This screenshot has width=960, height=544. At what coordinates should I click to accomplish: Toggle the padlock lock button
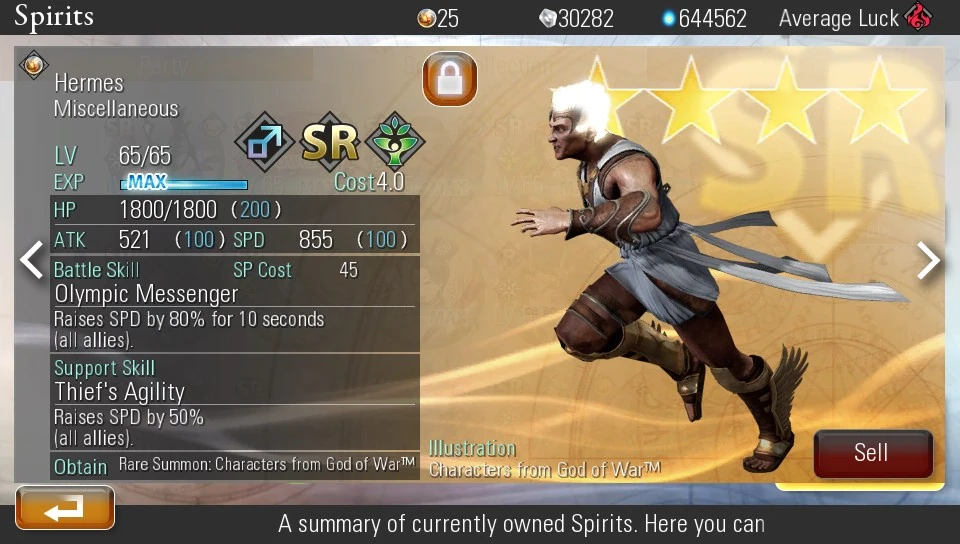(x=449, y=79)
